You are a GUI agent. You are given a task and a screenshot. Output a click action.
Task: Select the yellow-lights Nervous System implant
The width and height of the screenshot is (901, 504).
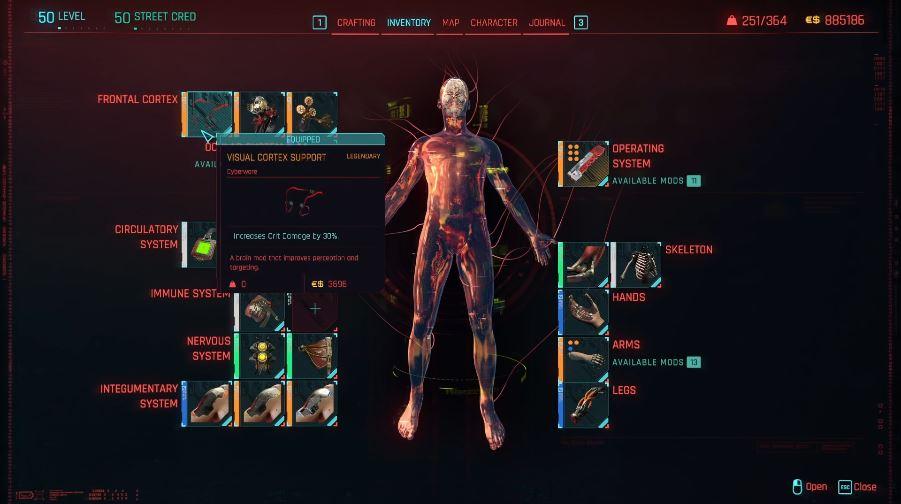259,356
